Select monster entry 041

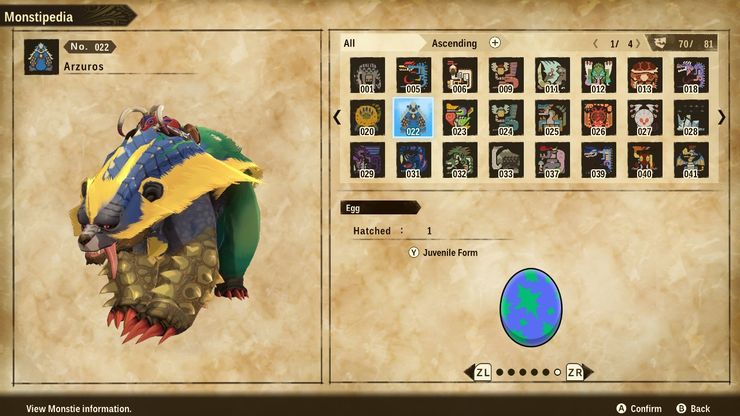tap(691, 160)
